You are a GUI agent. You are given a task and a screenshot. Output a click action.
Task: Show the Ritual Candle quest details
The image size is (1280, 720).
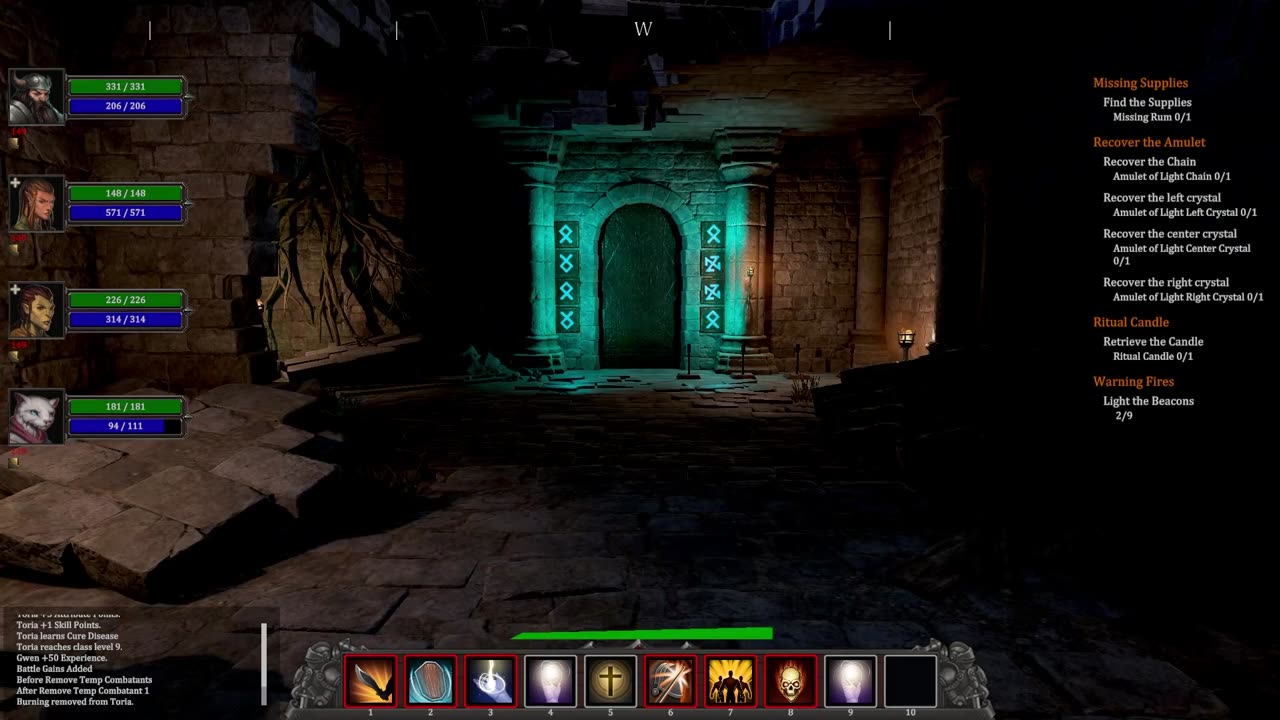coord(1131,322)
